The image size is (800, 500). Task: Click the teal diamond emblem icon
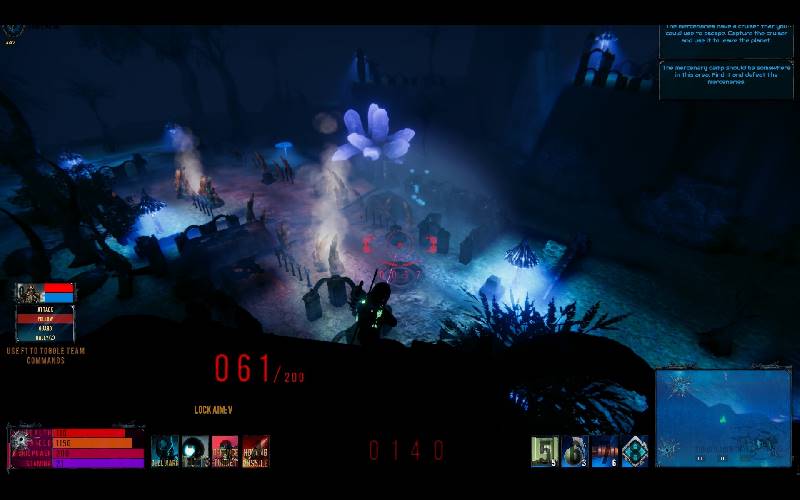pos(635,451)
